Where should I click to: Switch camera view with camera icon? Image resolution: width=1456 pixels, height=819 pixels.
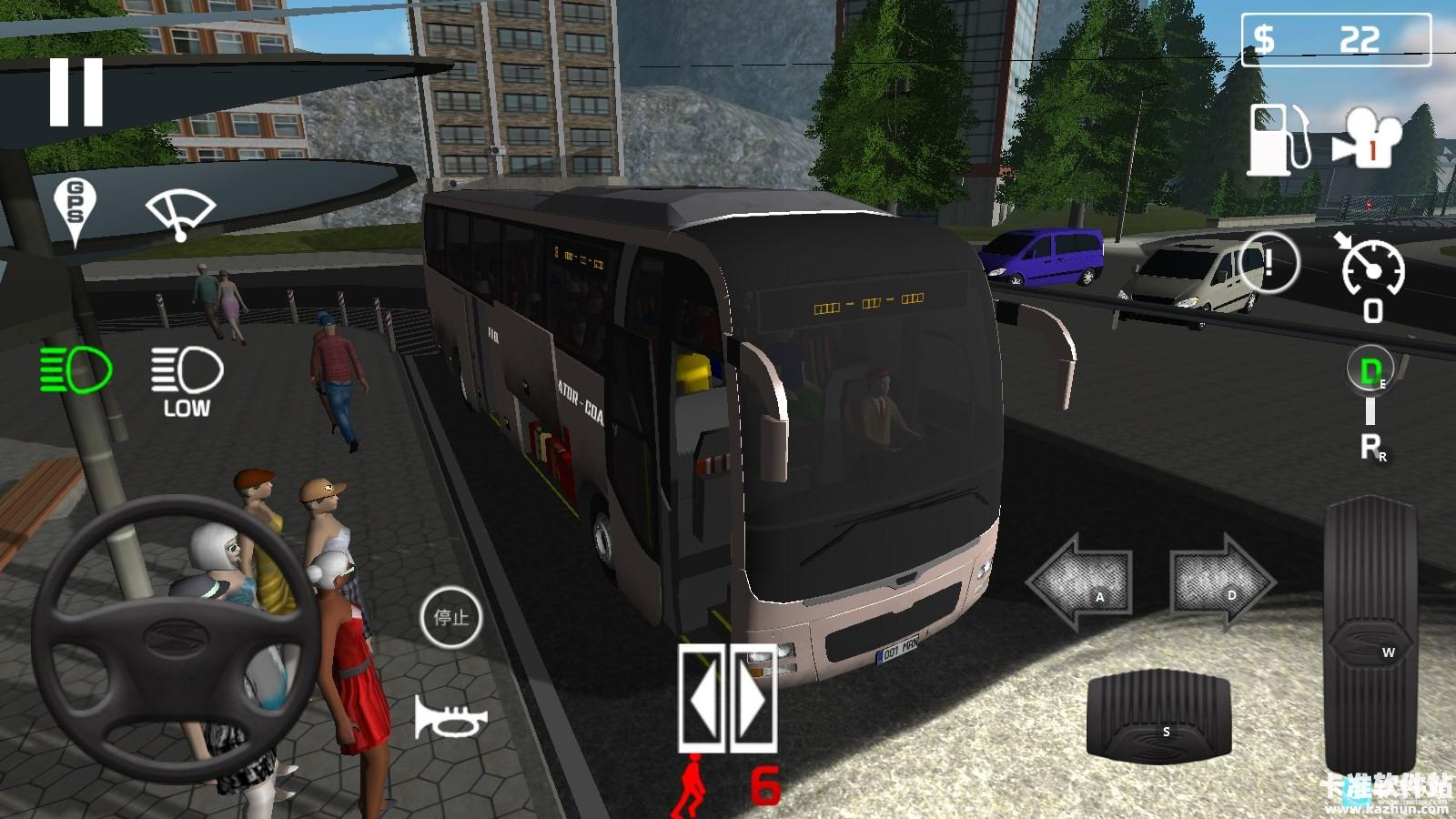coord(1369,139)
